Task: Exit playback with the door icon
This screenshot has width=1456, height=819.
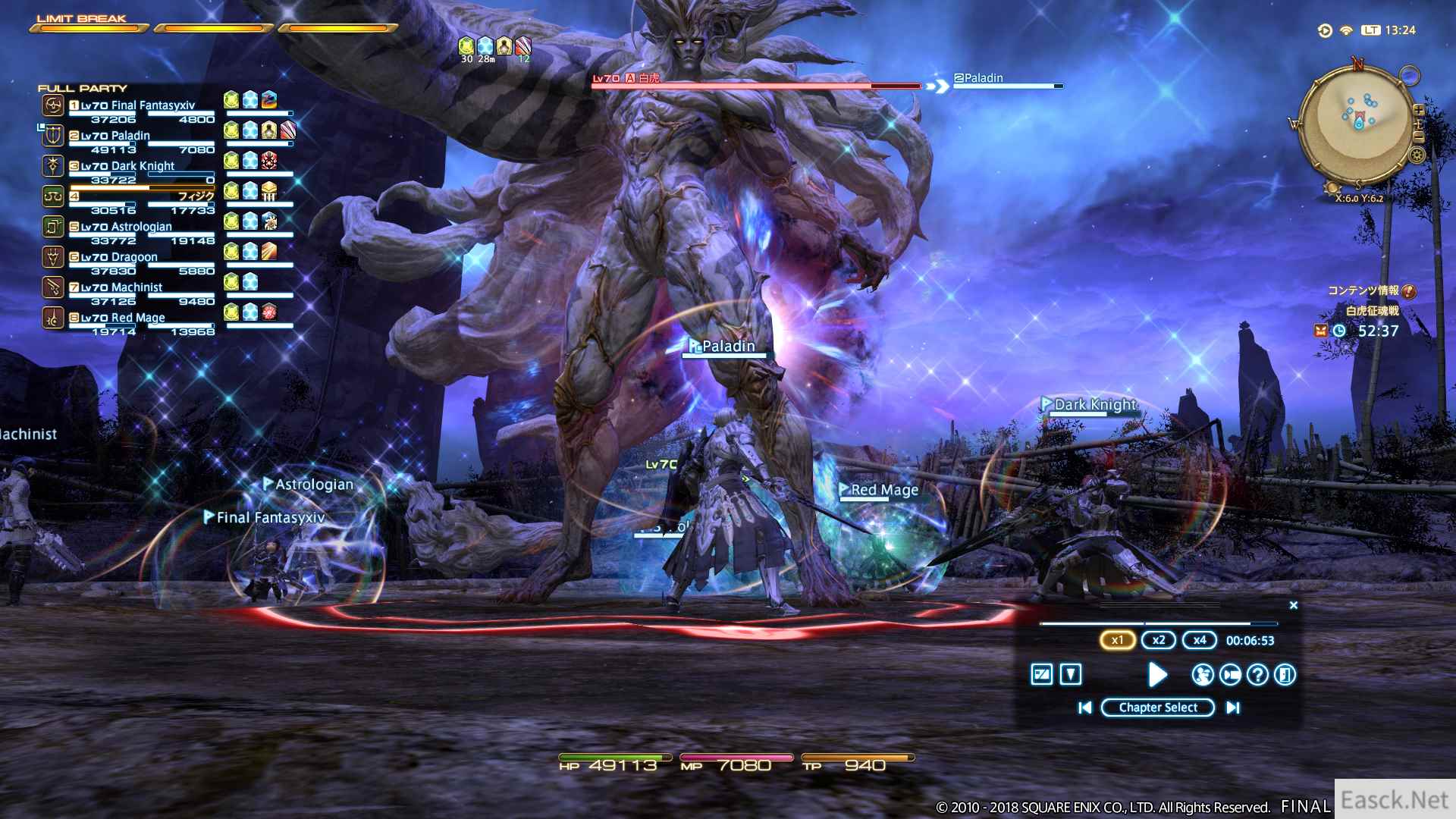Action: click(x=1285, y=674)
